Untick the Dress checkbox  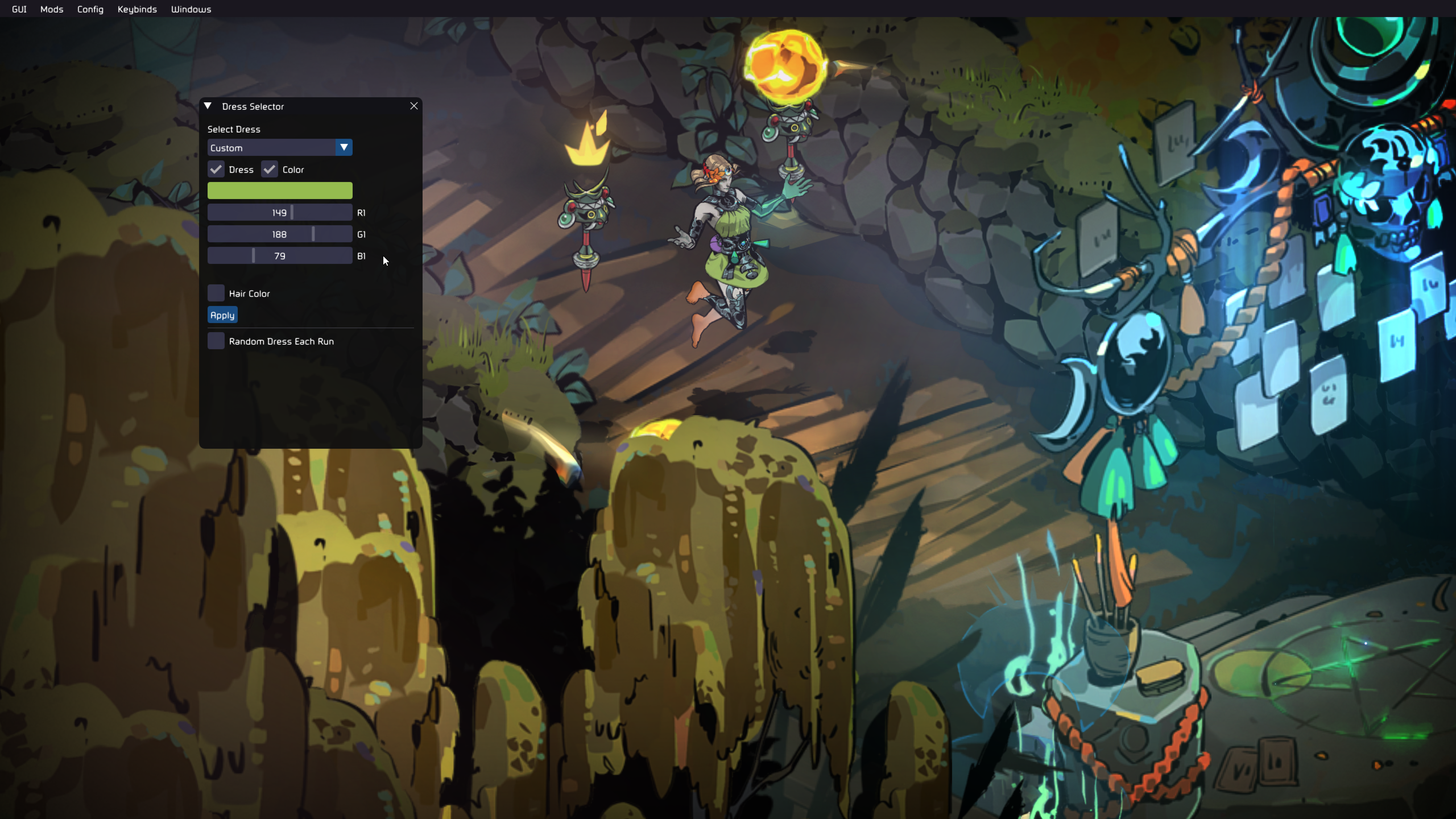[216, 169]
